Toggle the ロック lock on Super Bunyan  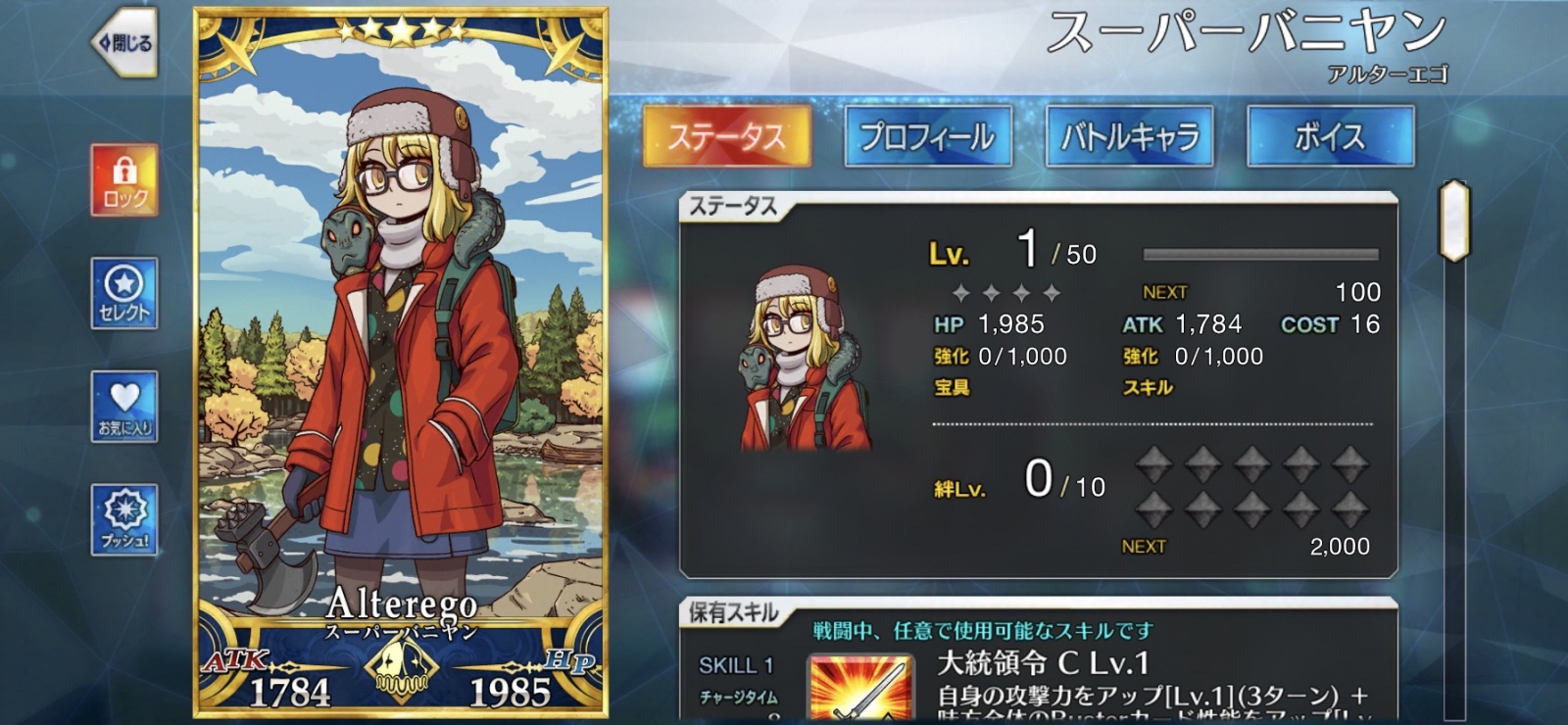coord(122,183)
